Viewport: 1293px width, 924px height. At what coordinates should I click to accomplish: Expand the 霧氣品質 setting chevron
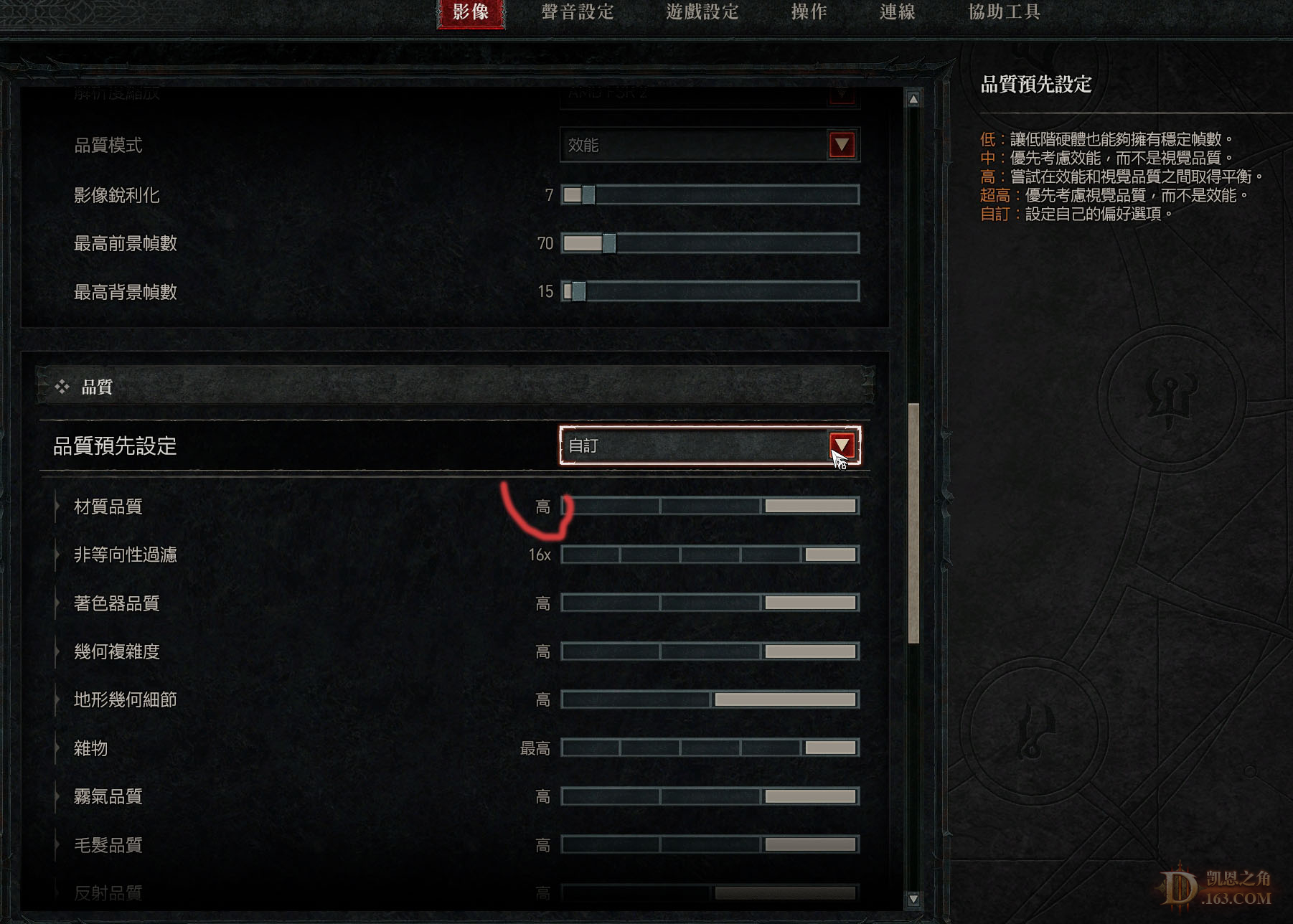57,796
